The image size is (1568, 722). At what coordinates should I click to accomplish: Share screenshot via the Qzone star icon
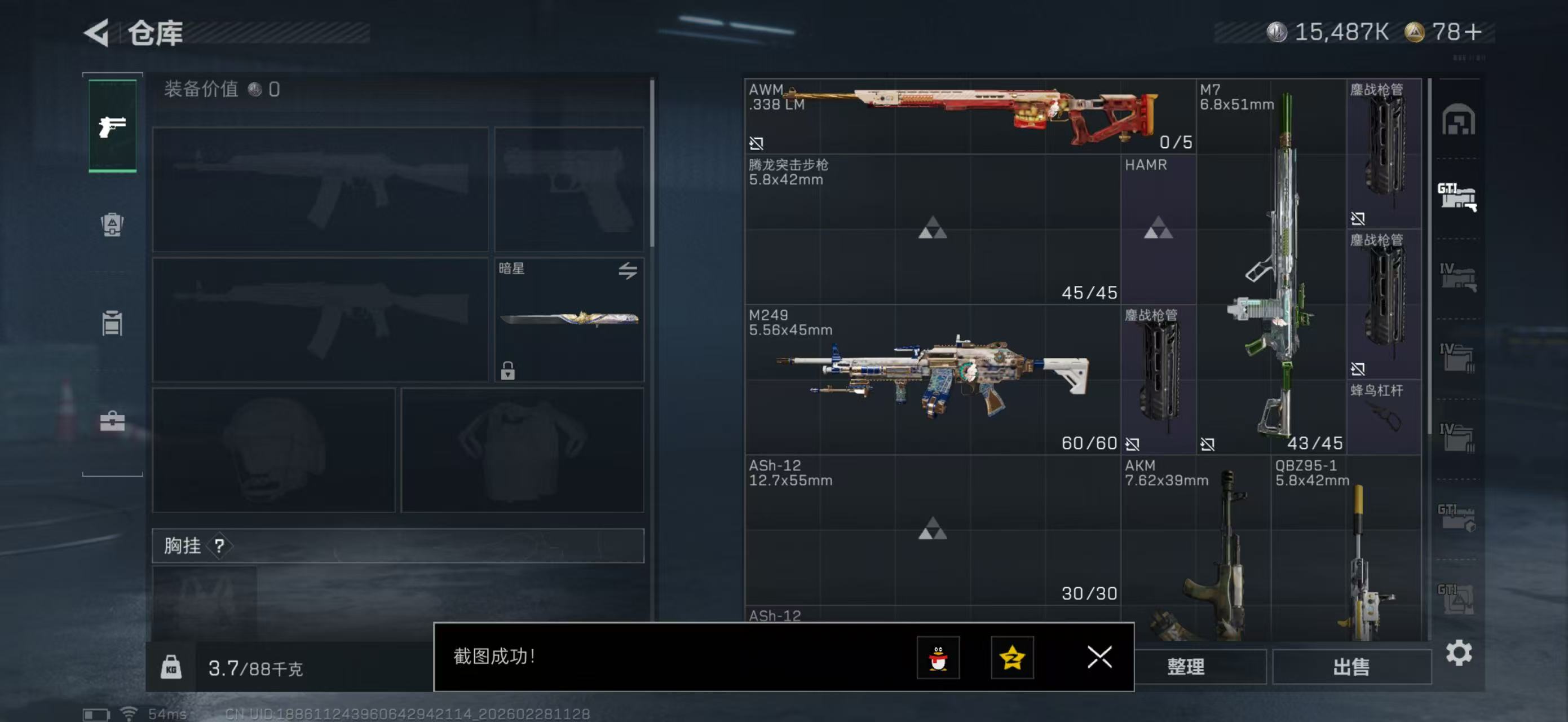1011,658
